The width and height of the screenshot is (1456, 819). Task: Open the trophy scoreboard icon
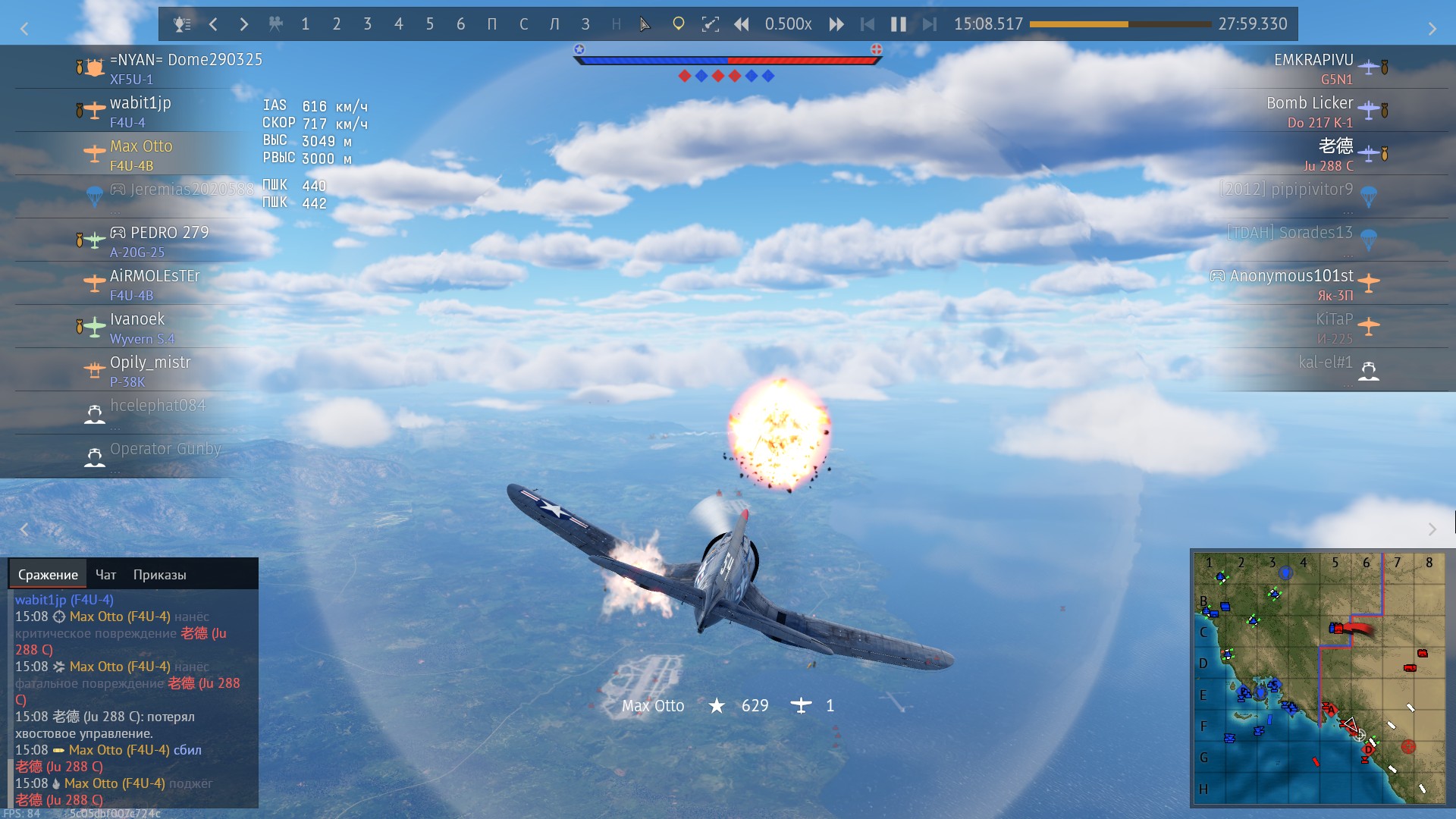pyautogui.click(x=182, y=24)
